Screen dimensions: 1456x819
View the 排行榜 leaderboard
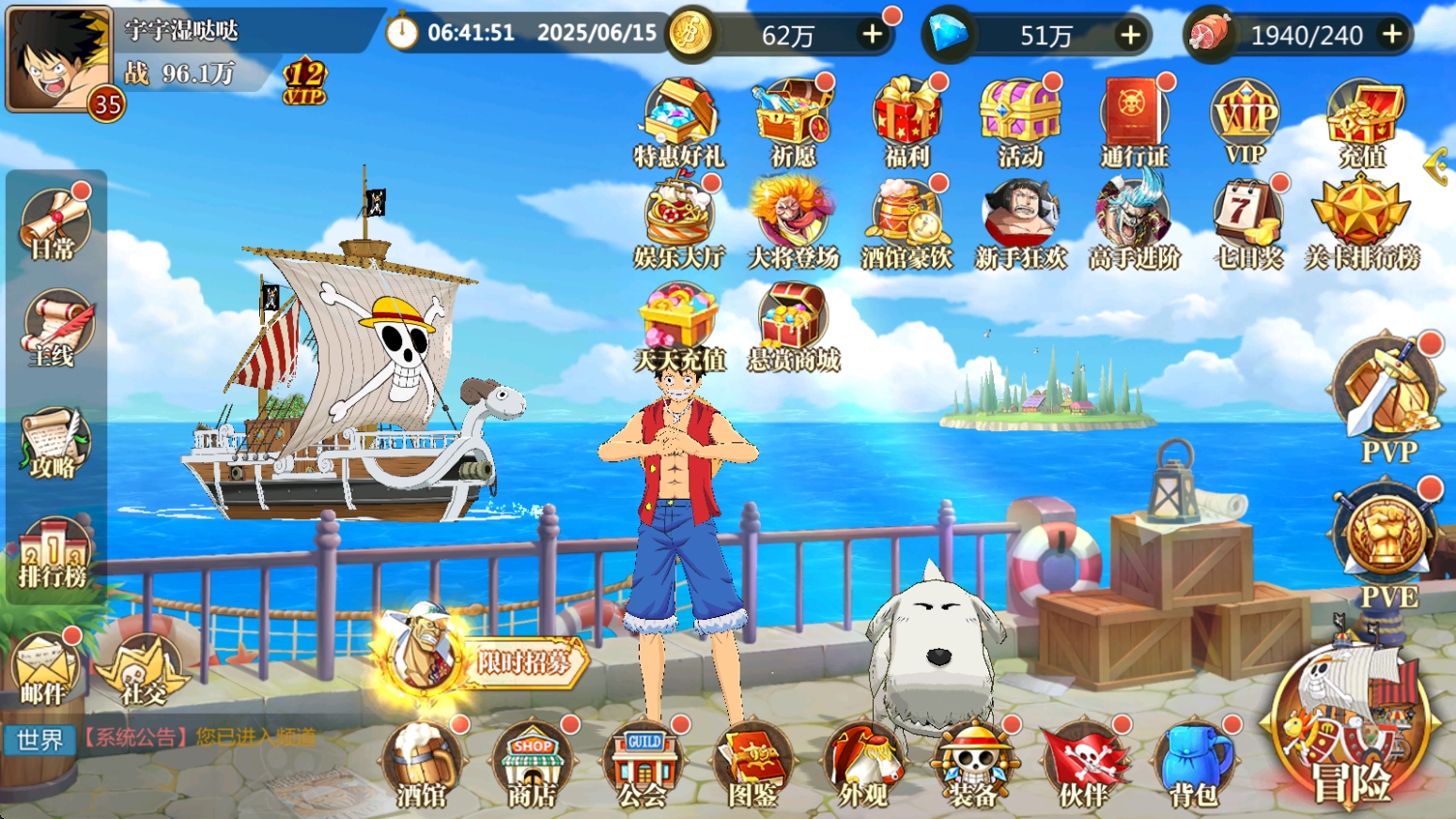54,554
